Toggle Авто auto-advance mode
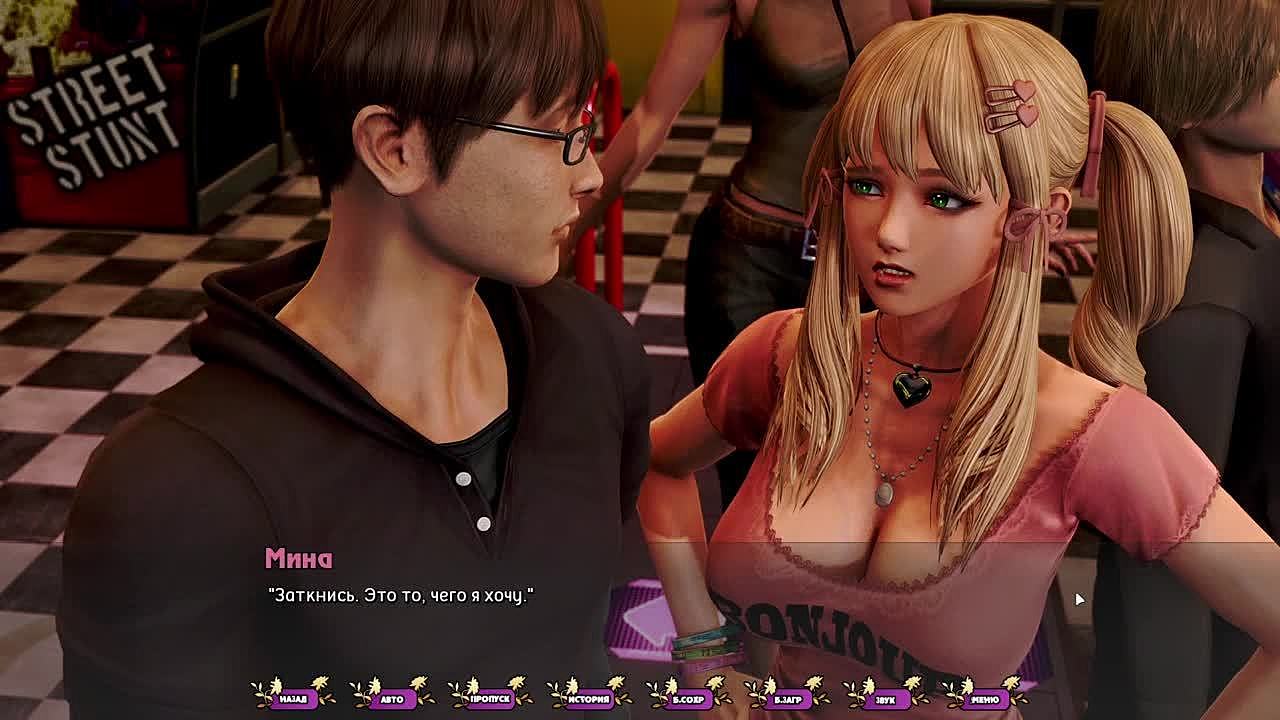The height and width of the screenshot is (720, 1280). point(392,698)
